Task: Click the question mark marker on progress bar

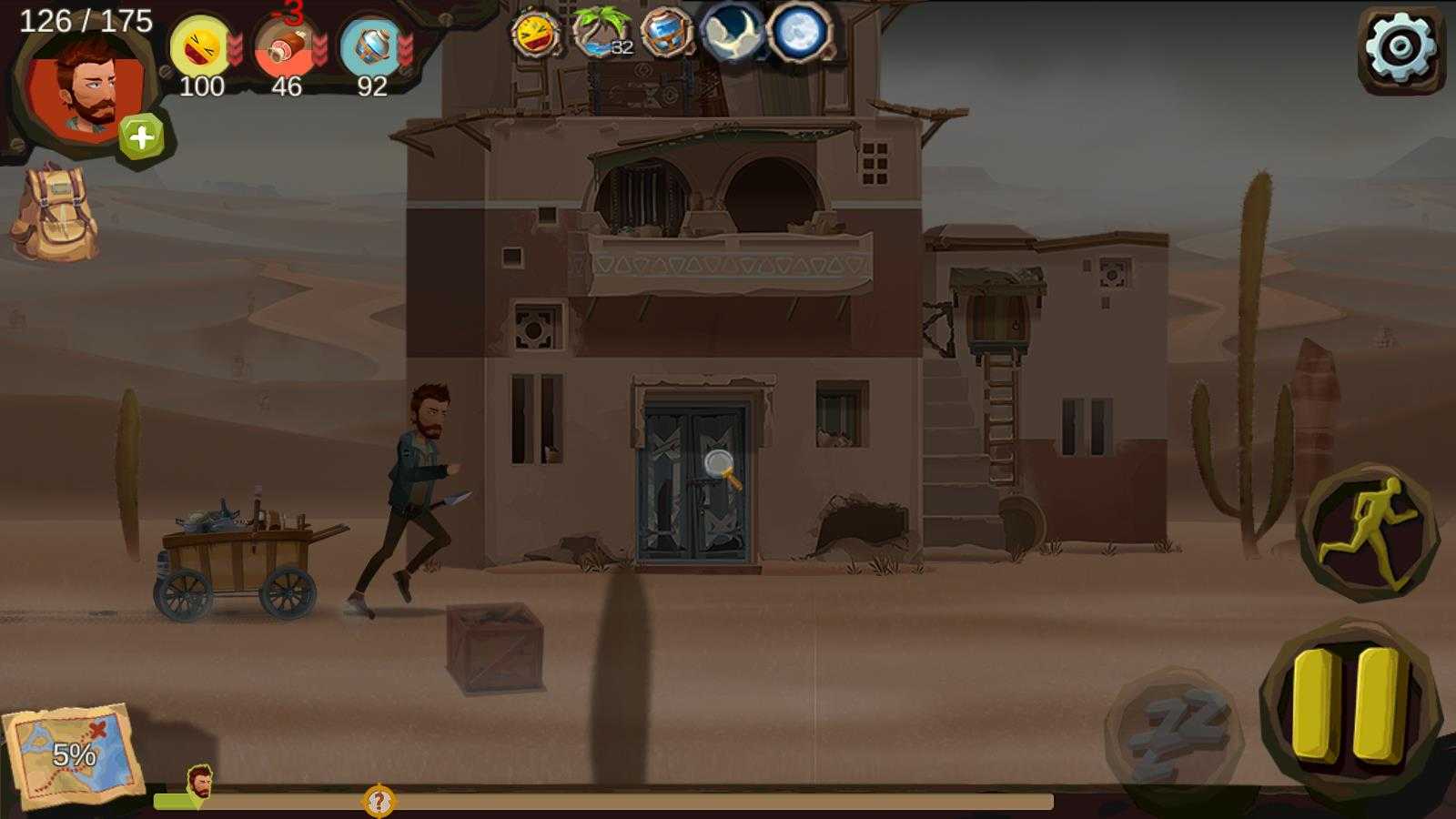Action: pyautogui.click(x=379, y=802)
